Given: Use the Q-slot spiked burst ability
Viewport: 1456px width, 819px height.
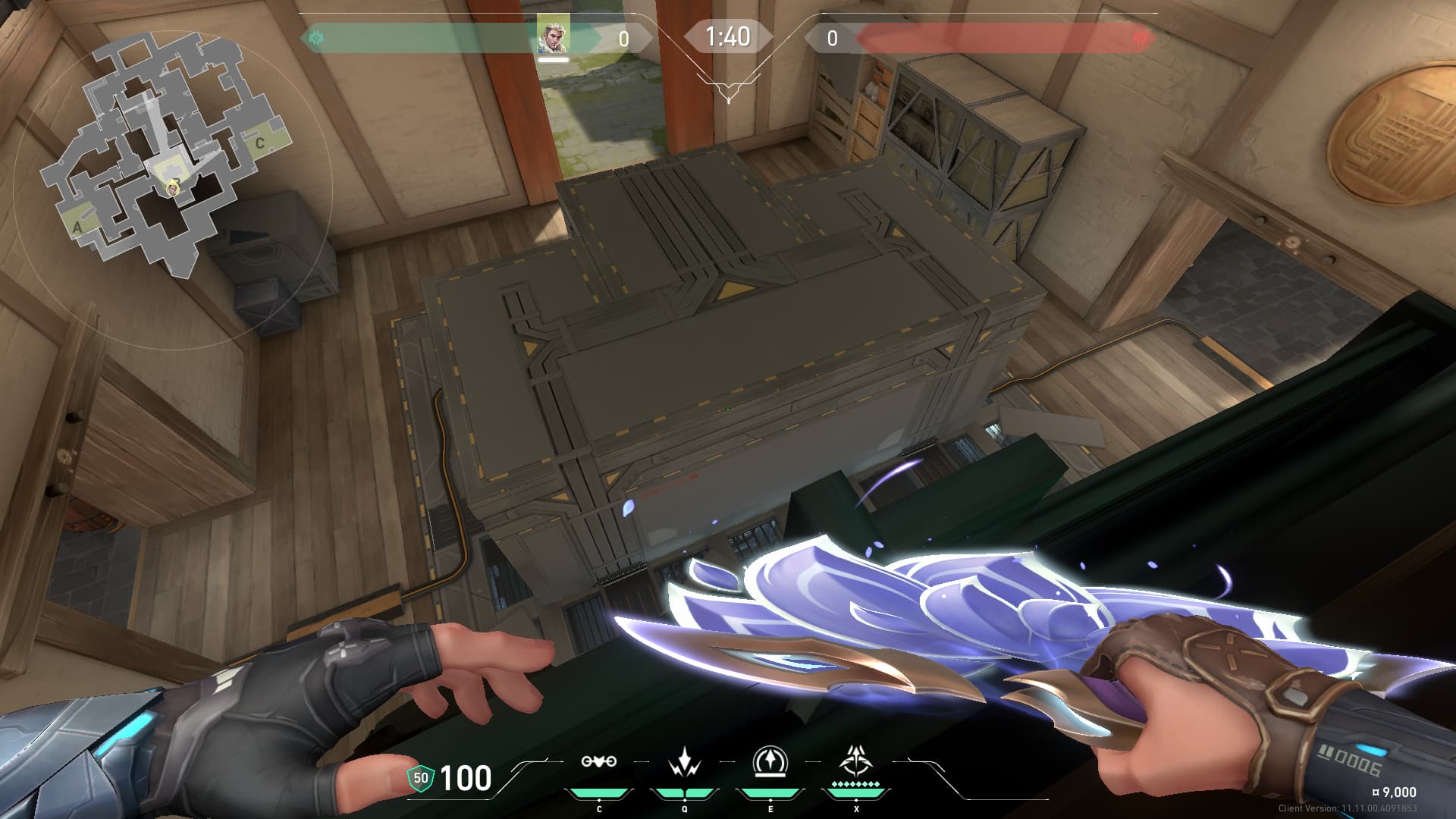Looking at the screenshot, I should pyautogui.click(x=685, y=761).
